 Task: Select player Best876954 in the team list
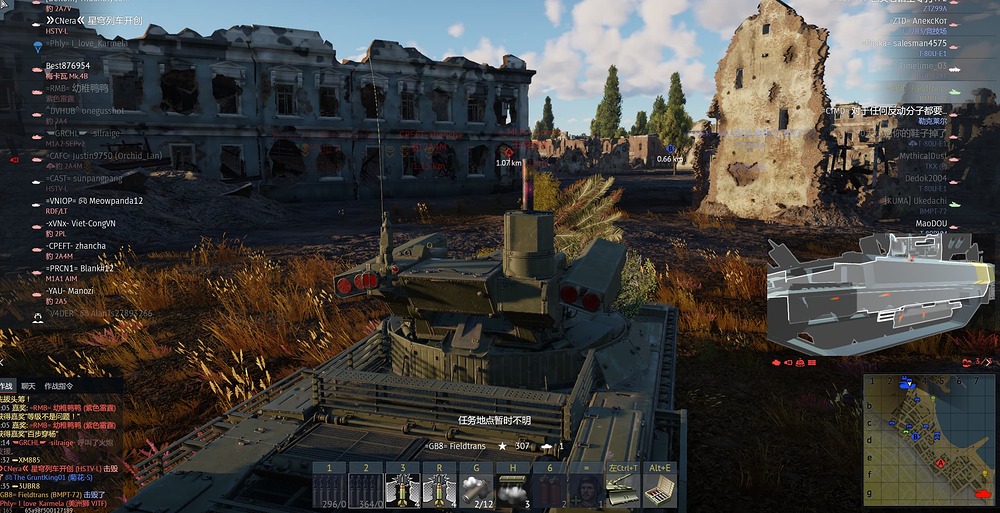click(68, 66)
